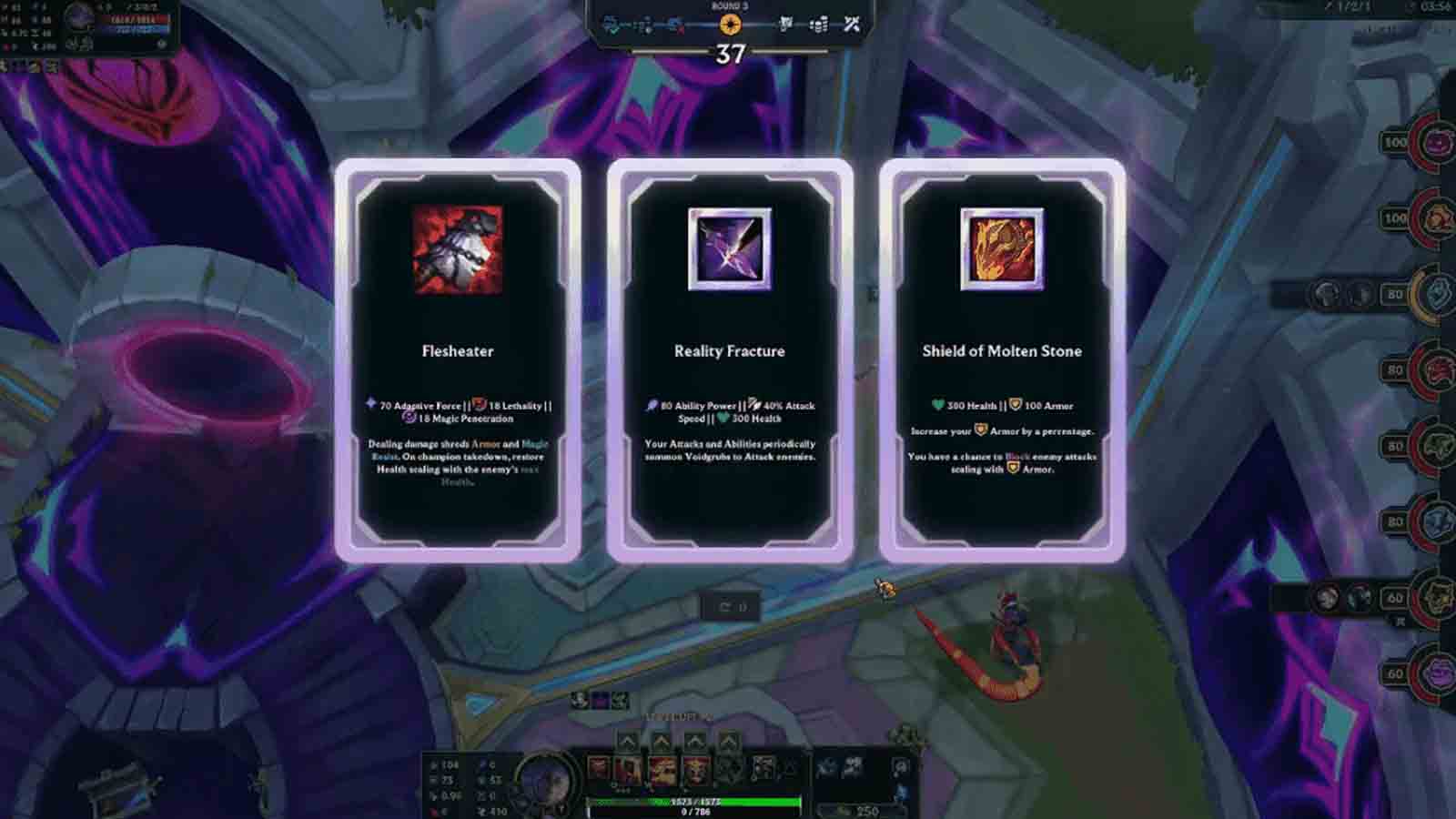
Task: Expand the scoreboard in the top-left corner
Action: coord(86,23)
